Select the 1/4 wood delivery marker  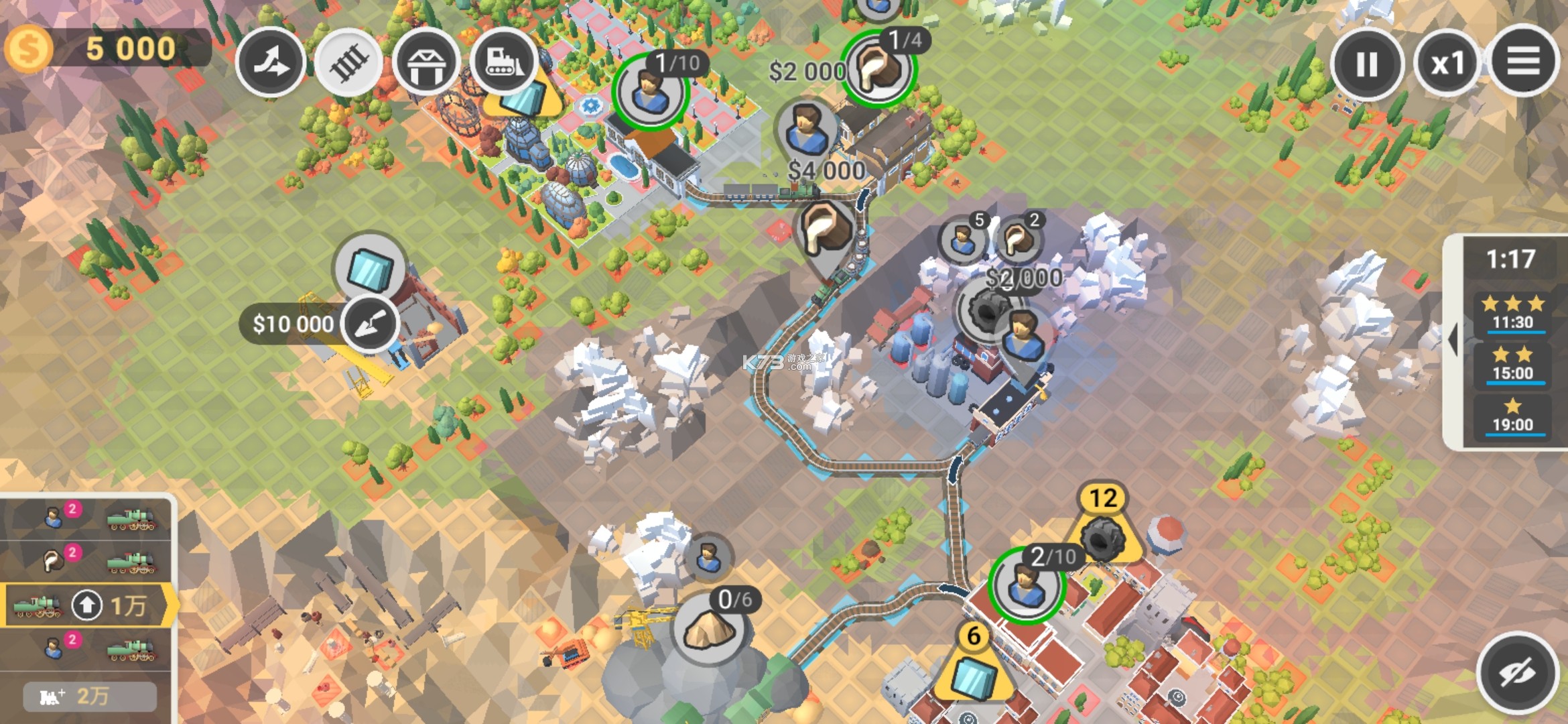pos(877,68)
